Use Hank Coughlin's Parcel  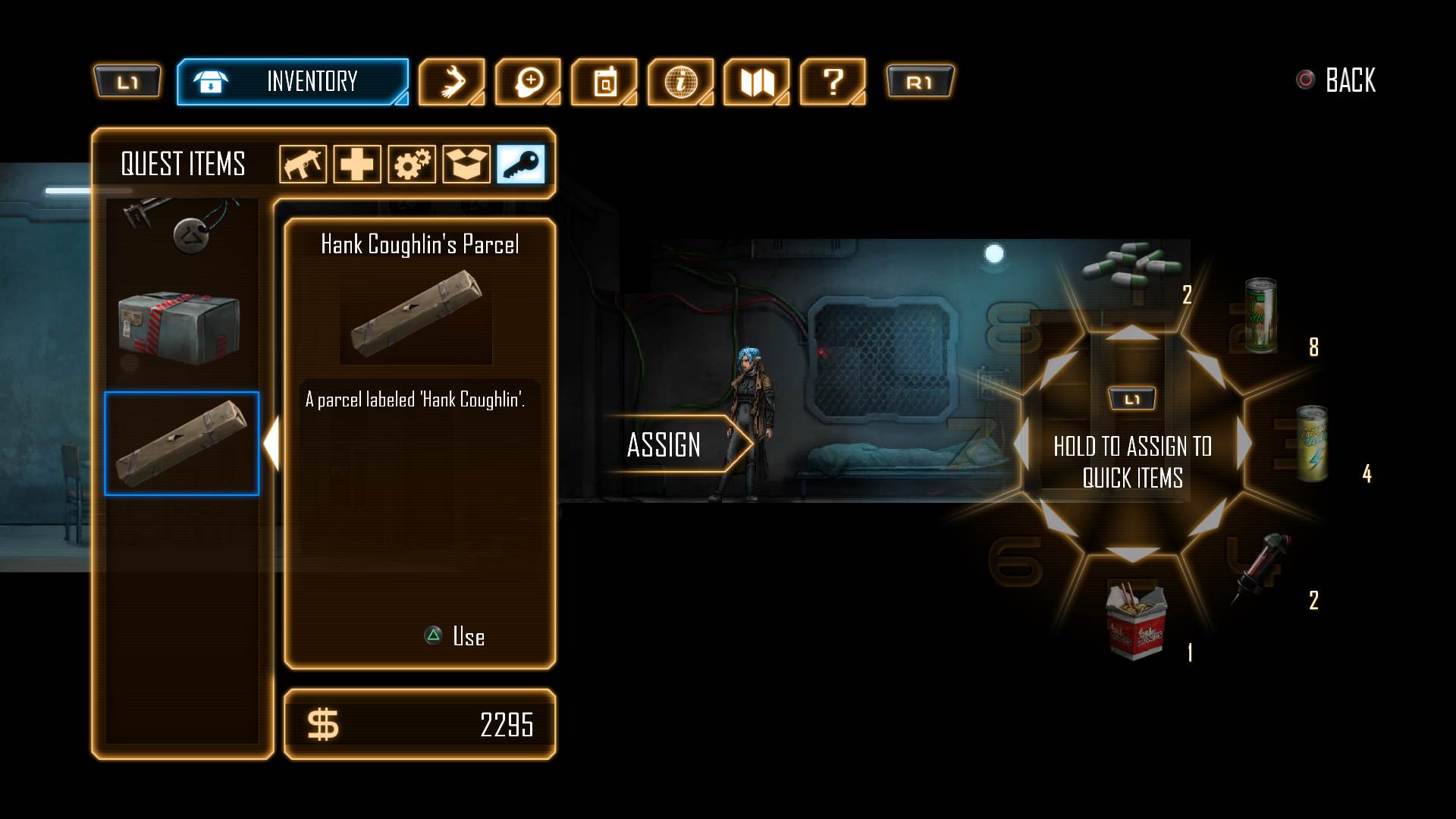tap(455, 636)
